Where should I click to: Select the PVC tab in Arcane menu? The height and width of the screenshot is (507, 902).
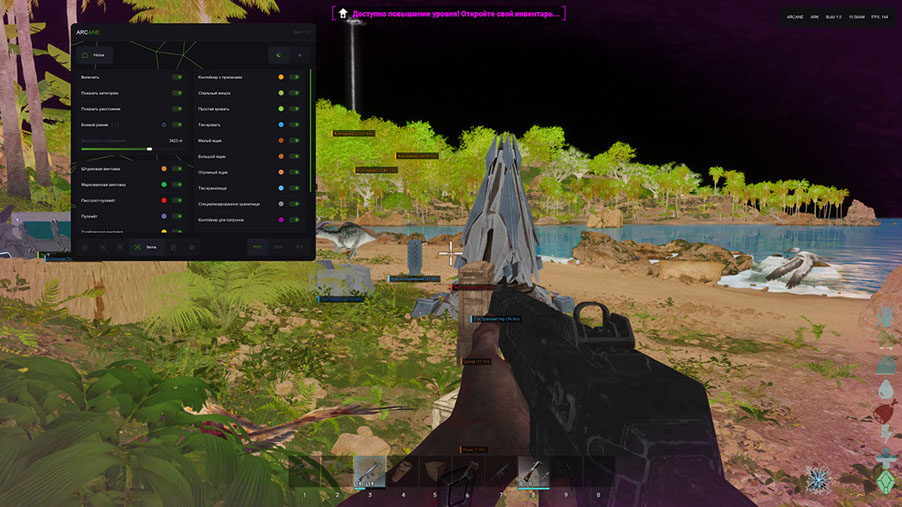[257, 246]
